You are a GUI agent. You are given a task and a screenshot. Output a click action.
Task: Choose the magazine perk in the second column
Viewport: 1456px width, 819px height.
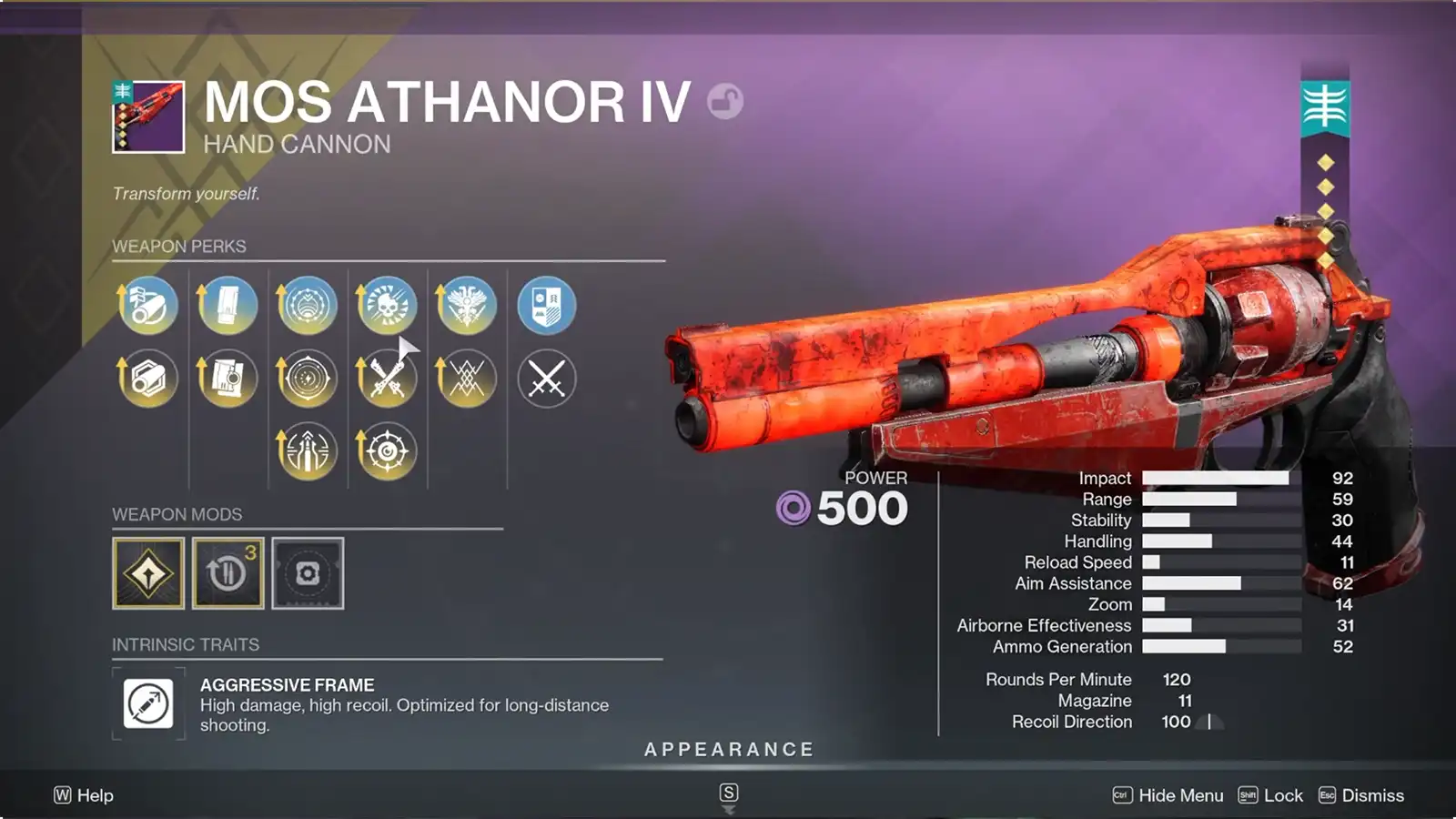point(226,307)
